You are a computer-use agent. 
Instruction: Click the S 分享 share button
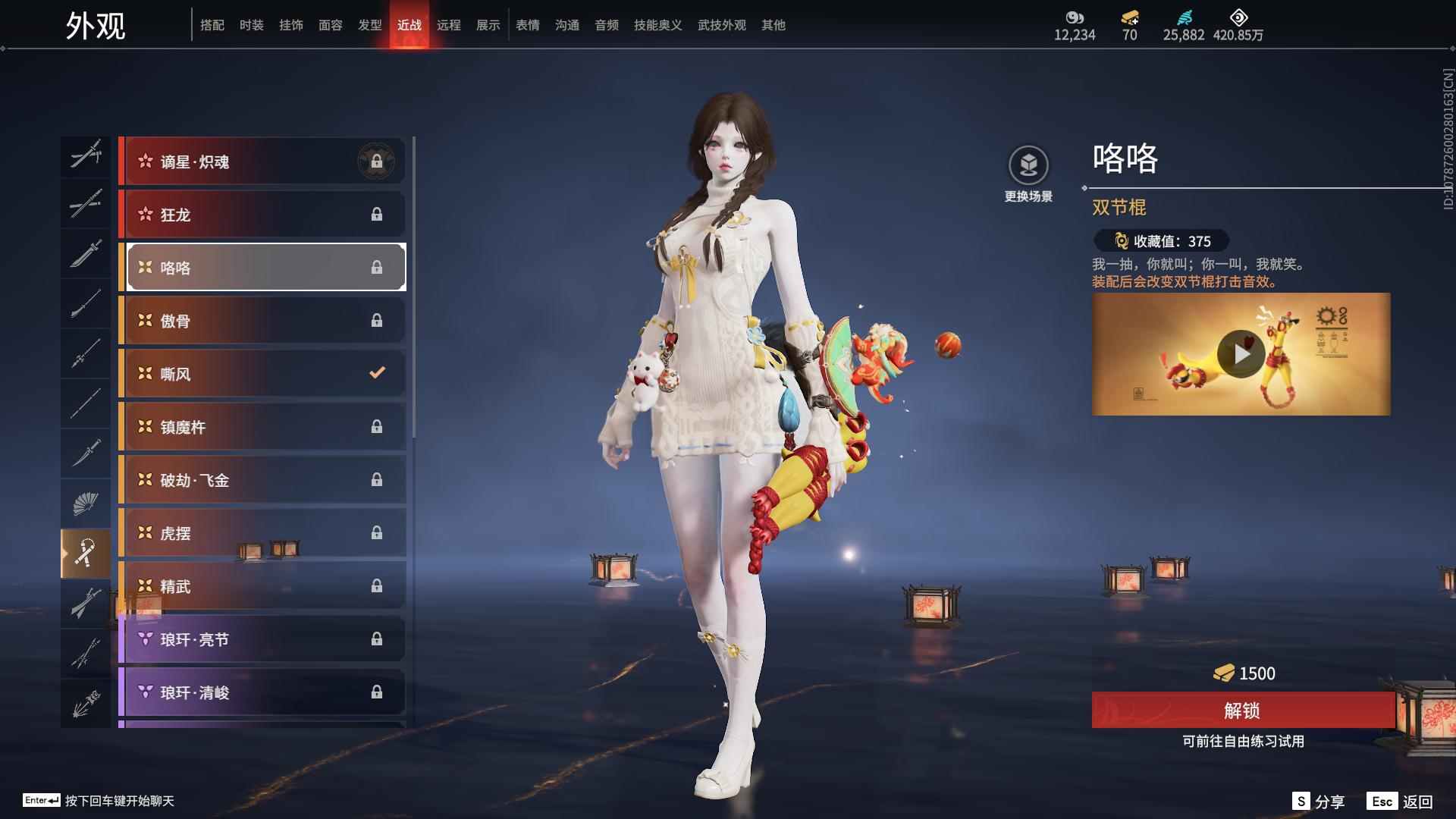(x=1317, y=800)
